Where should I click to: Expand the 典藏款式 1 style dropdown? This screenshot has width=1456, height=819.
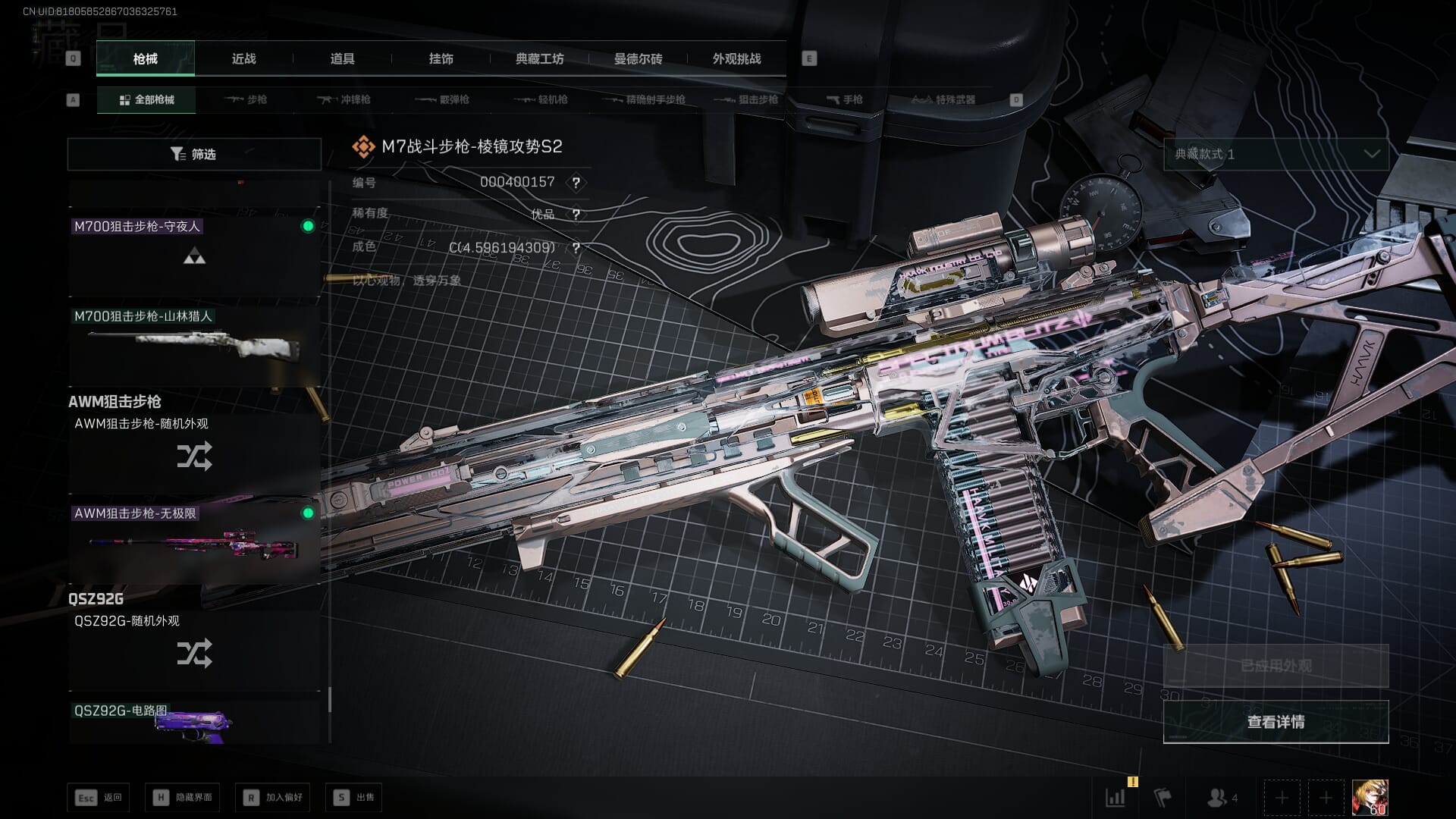[x=1276, y=155]
